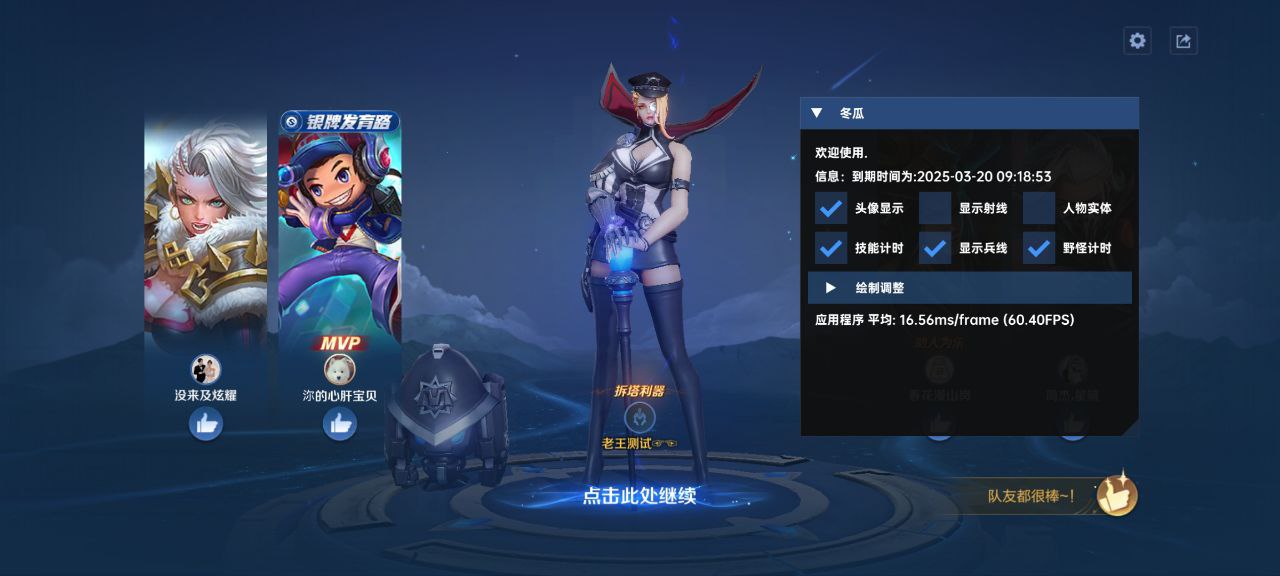Like player 没来及炫耀 with thumbs-up
This screenshot has height=576, width=1280.
(206, 424)
